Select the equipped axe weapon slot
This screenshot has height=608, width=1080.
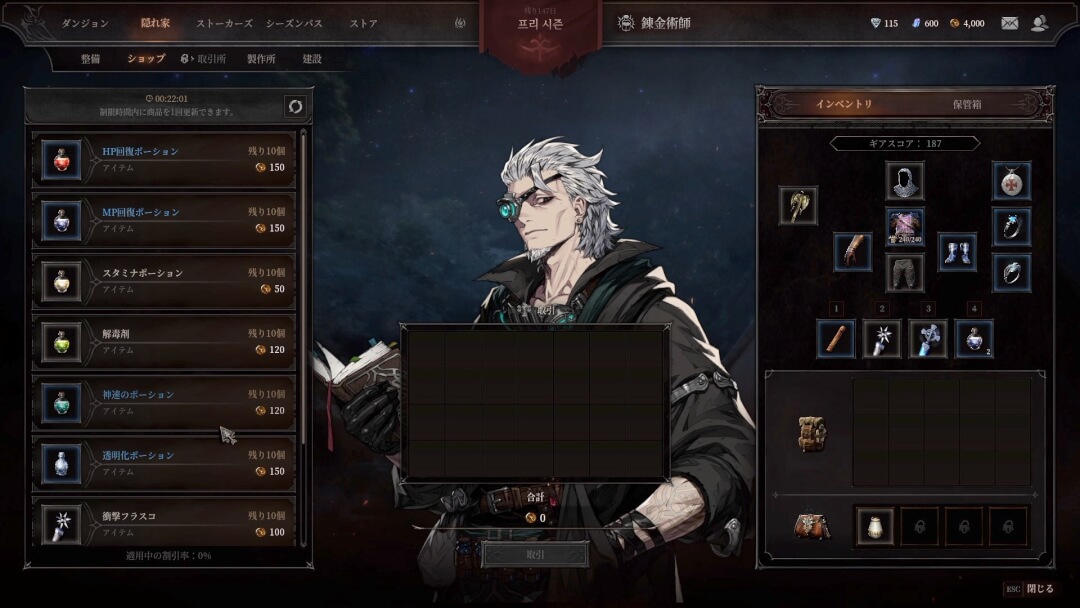pos(798,206)
